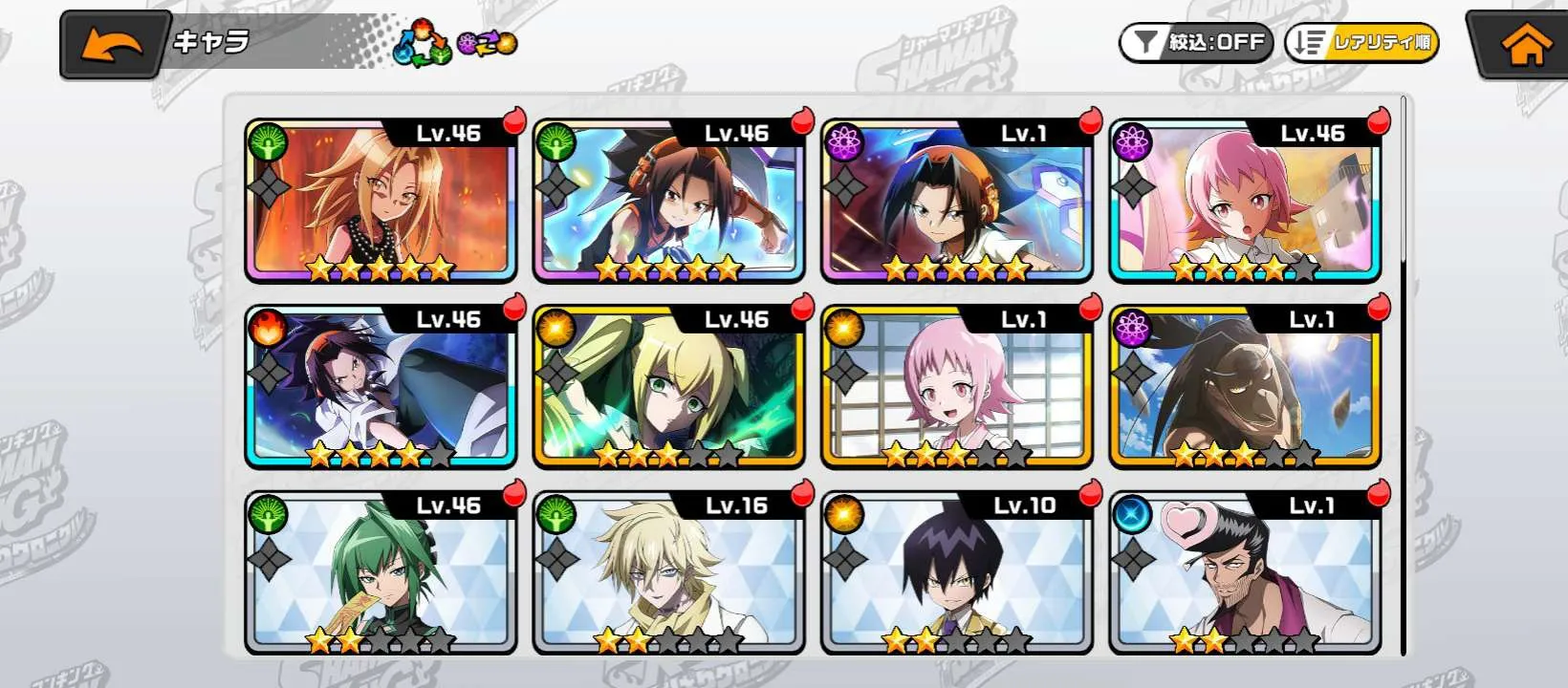The height and width of the screenshot is (688, 1568).
Task: Pick the pompadour-haired Lv.1 character card
Action: pyautogui.click(x=1245, y=573)
